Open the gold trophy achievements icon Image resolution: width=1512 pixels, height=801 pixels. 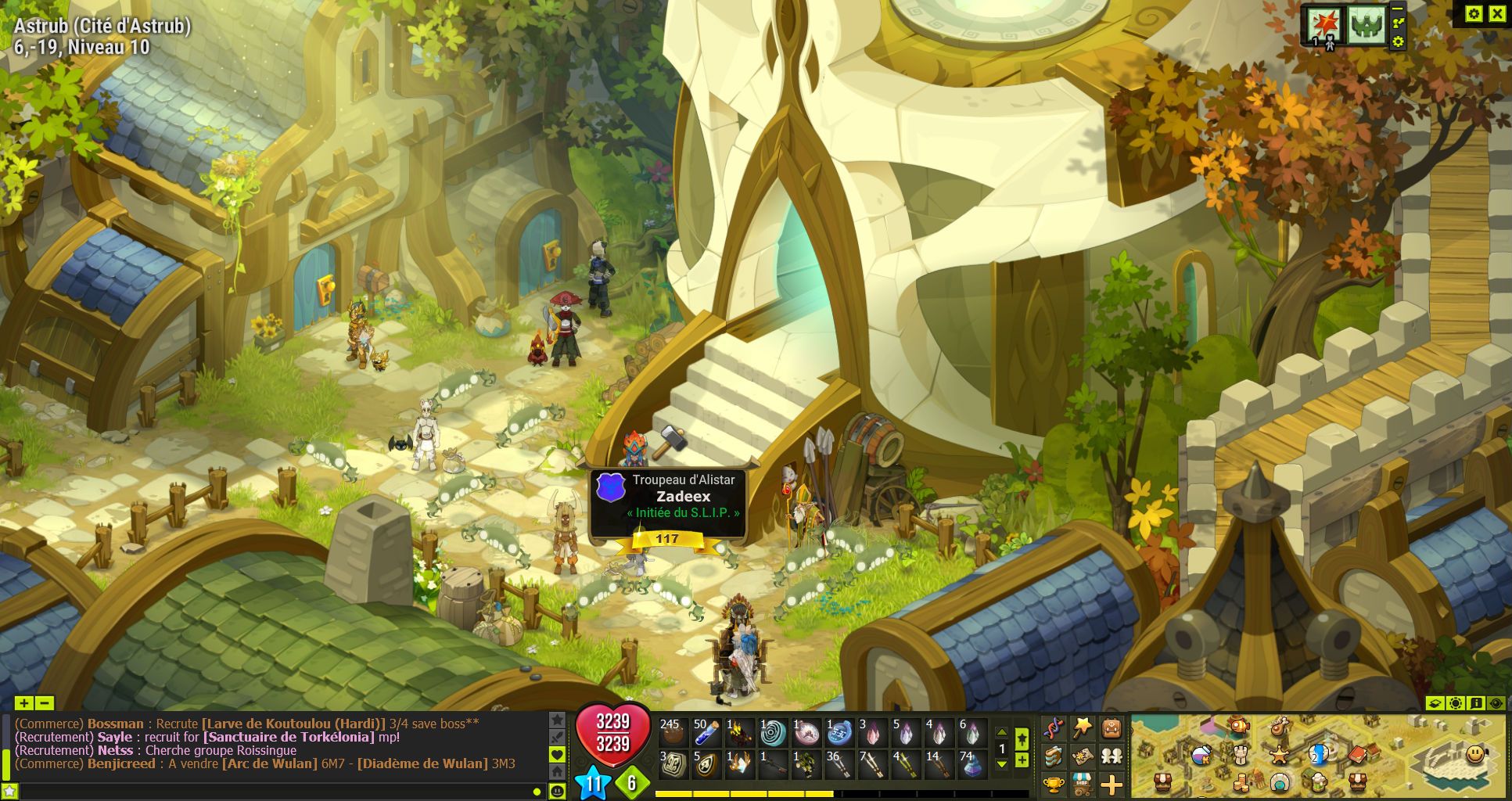[x=1054, y=783]
